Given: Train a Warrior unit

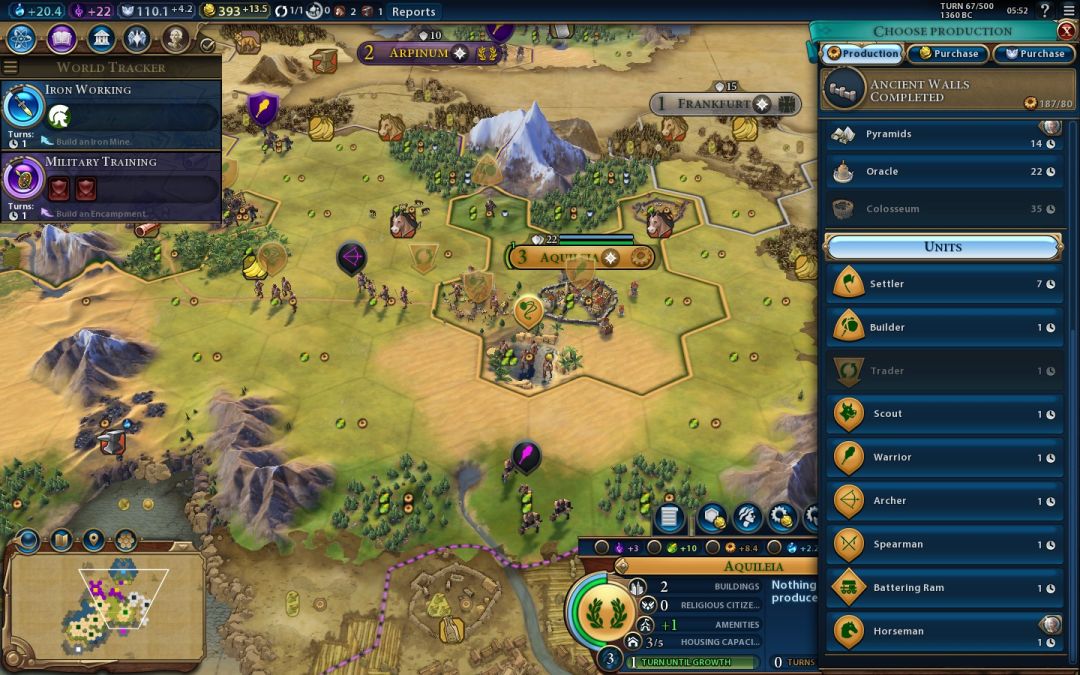Looking at the screenshot, I should pos(943,458).
